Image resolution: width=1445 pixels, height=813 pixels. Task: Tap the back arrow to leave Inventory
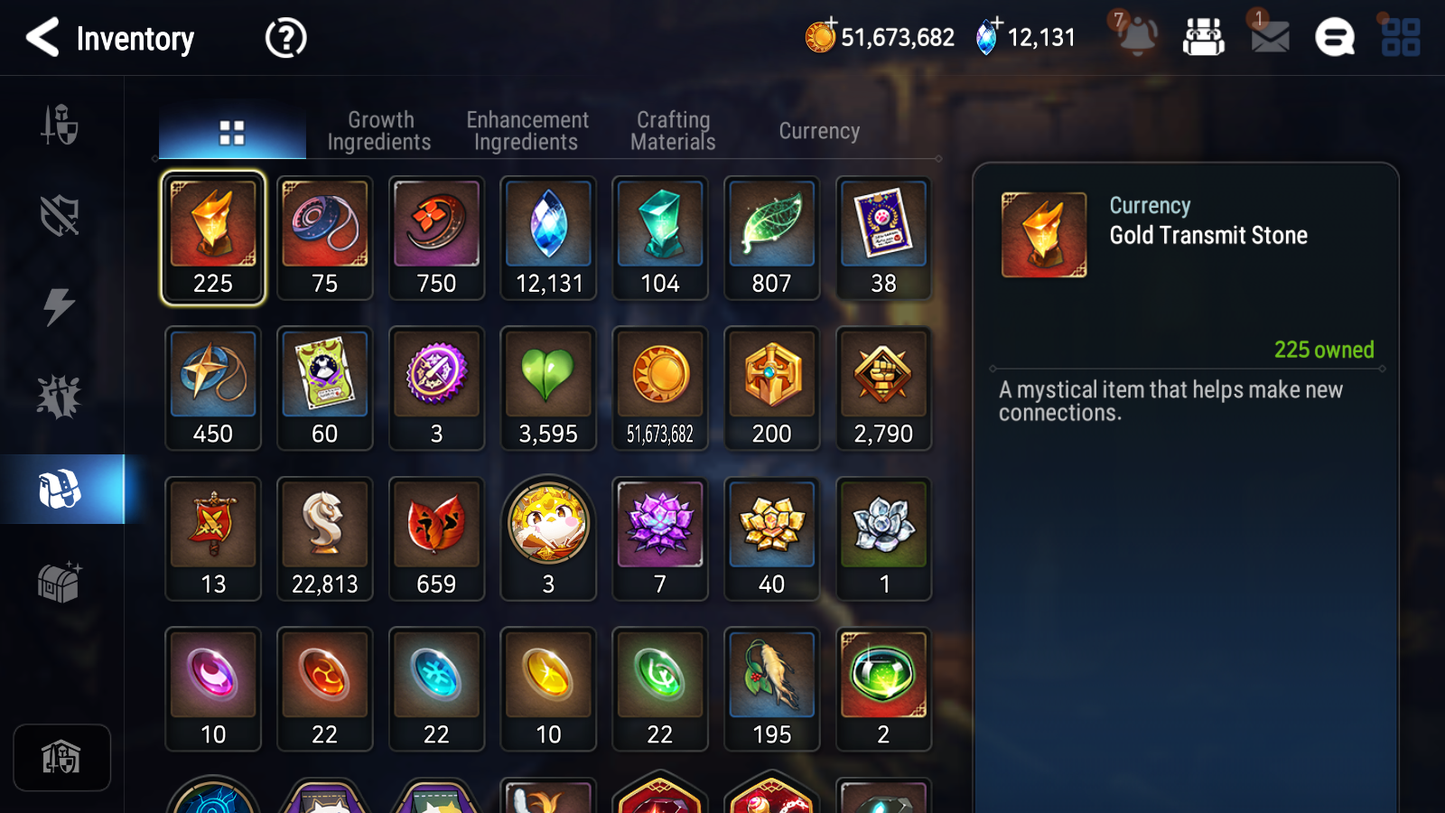[42, 37]
